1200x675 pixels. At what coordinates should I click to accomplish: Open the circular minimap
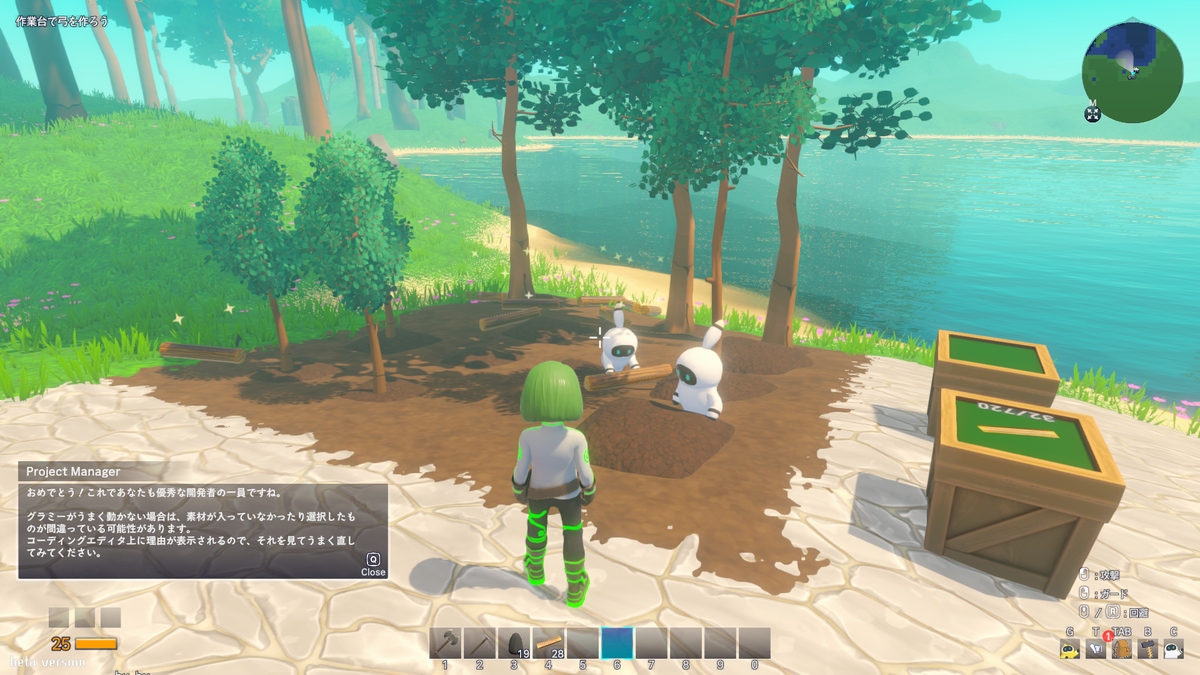1132,73
